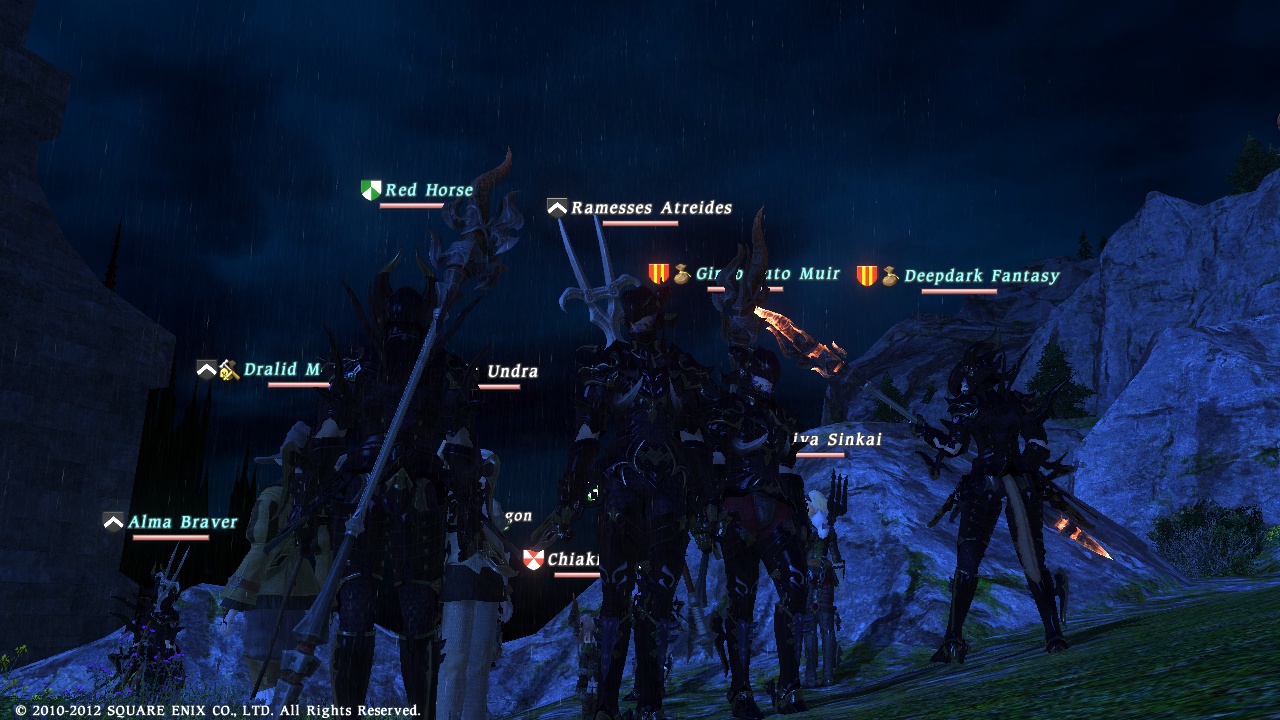The image size is (1280, 720).
Task: Click the player name Undra
Action: point(514,370)
